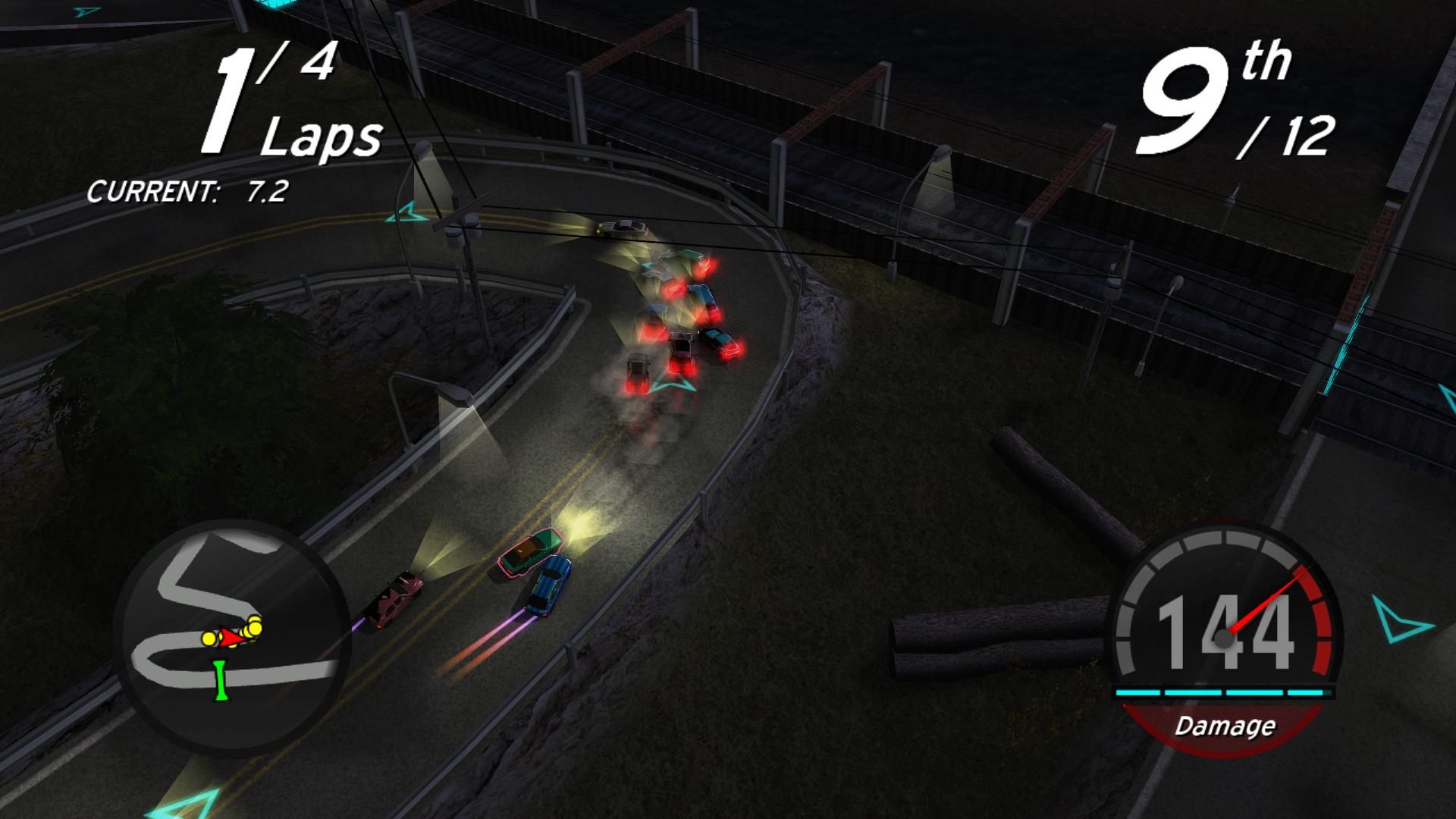Click the CURRENT: 7.2 lap timer text

190,192
